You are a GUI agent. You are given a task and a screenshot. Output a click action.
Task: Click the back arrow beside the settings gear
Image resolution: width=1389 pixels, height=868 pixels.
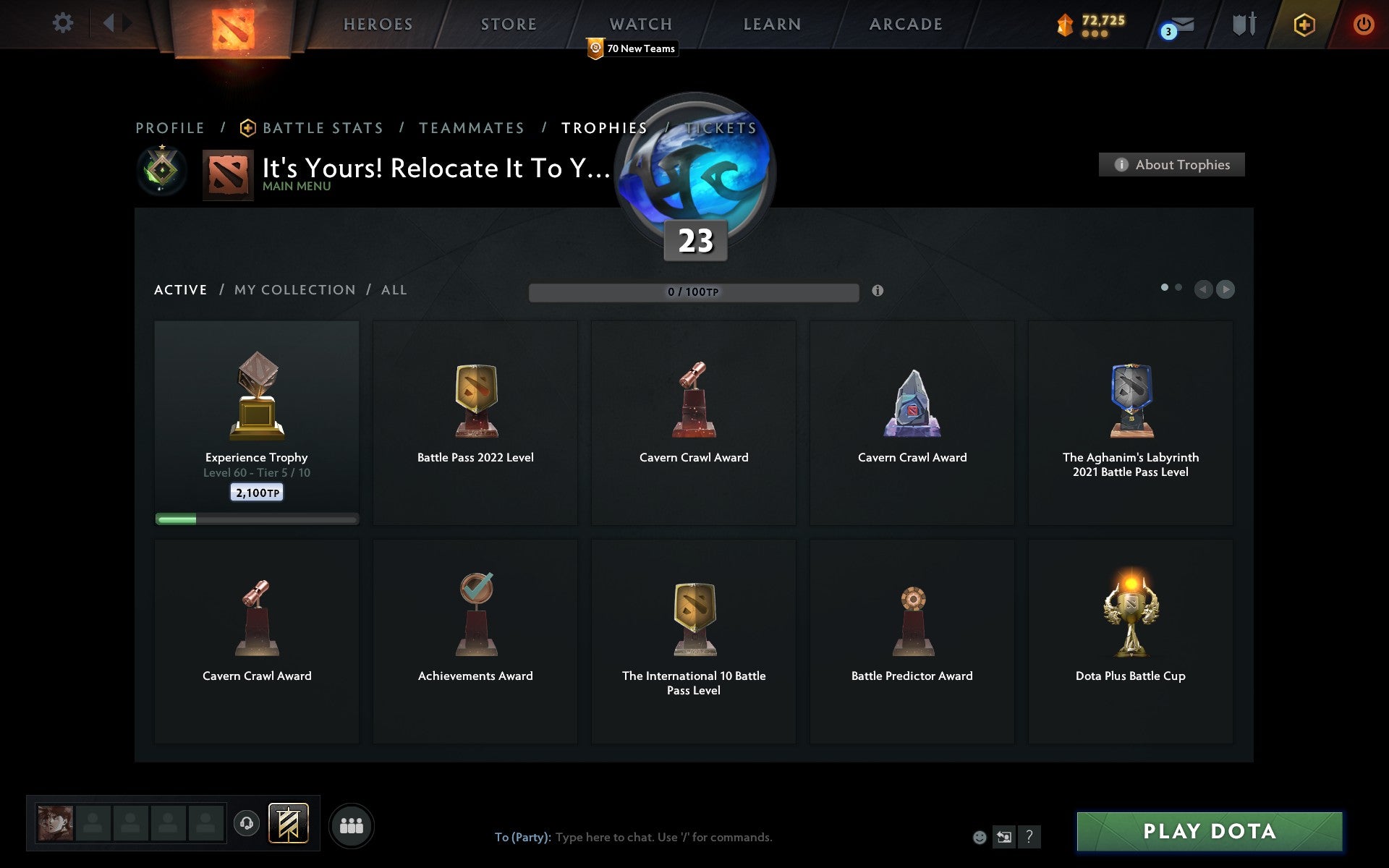(109, 22)
